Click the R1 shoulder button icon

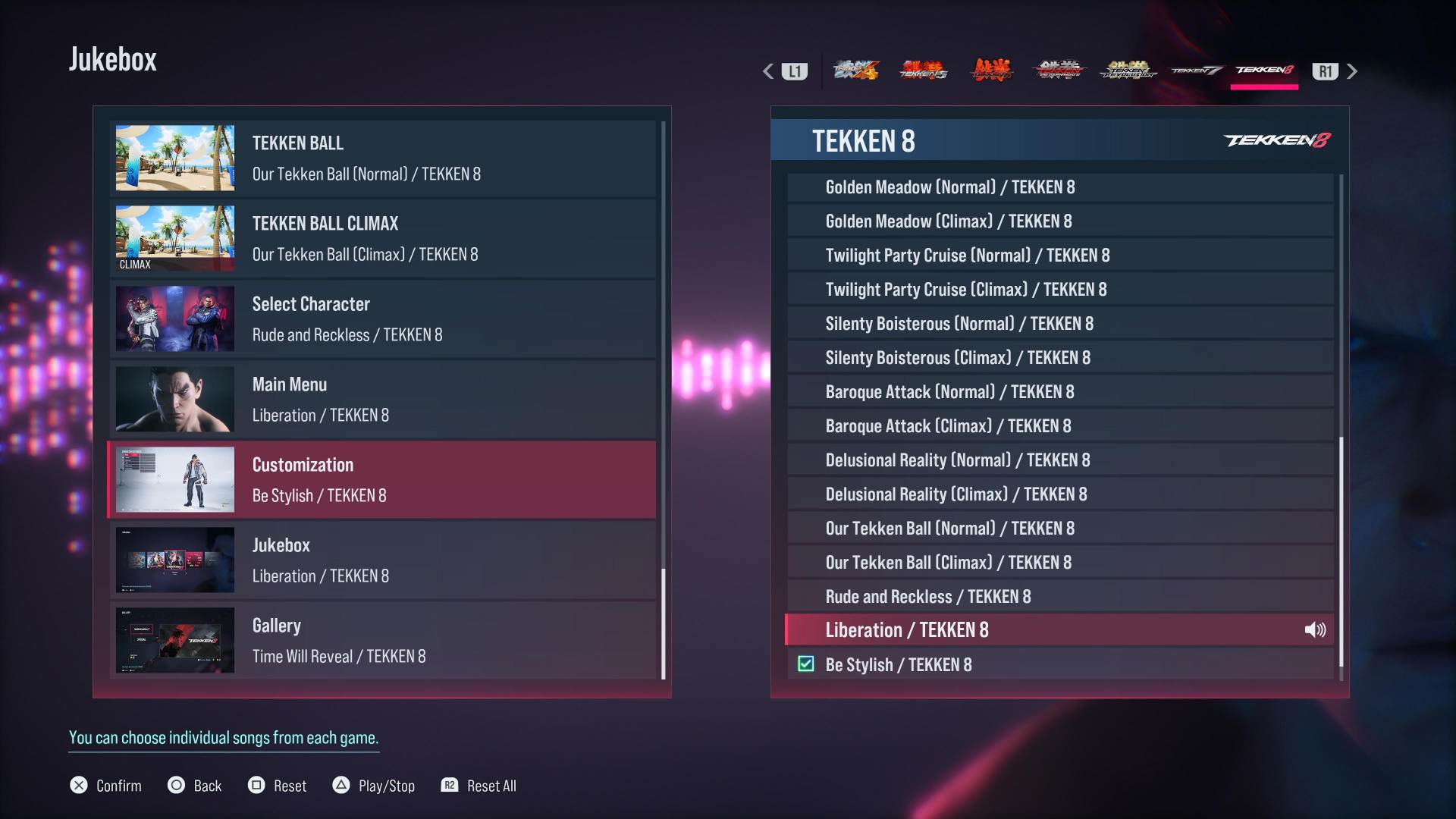[1326, 71]
